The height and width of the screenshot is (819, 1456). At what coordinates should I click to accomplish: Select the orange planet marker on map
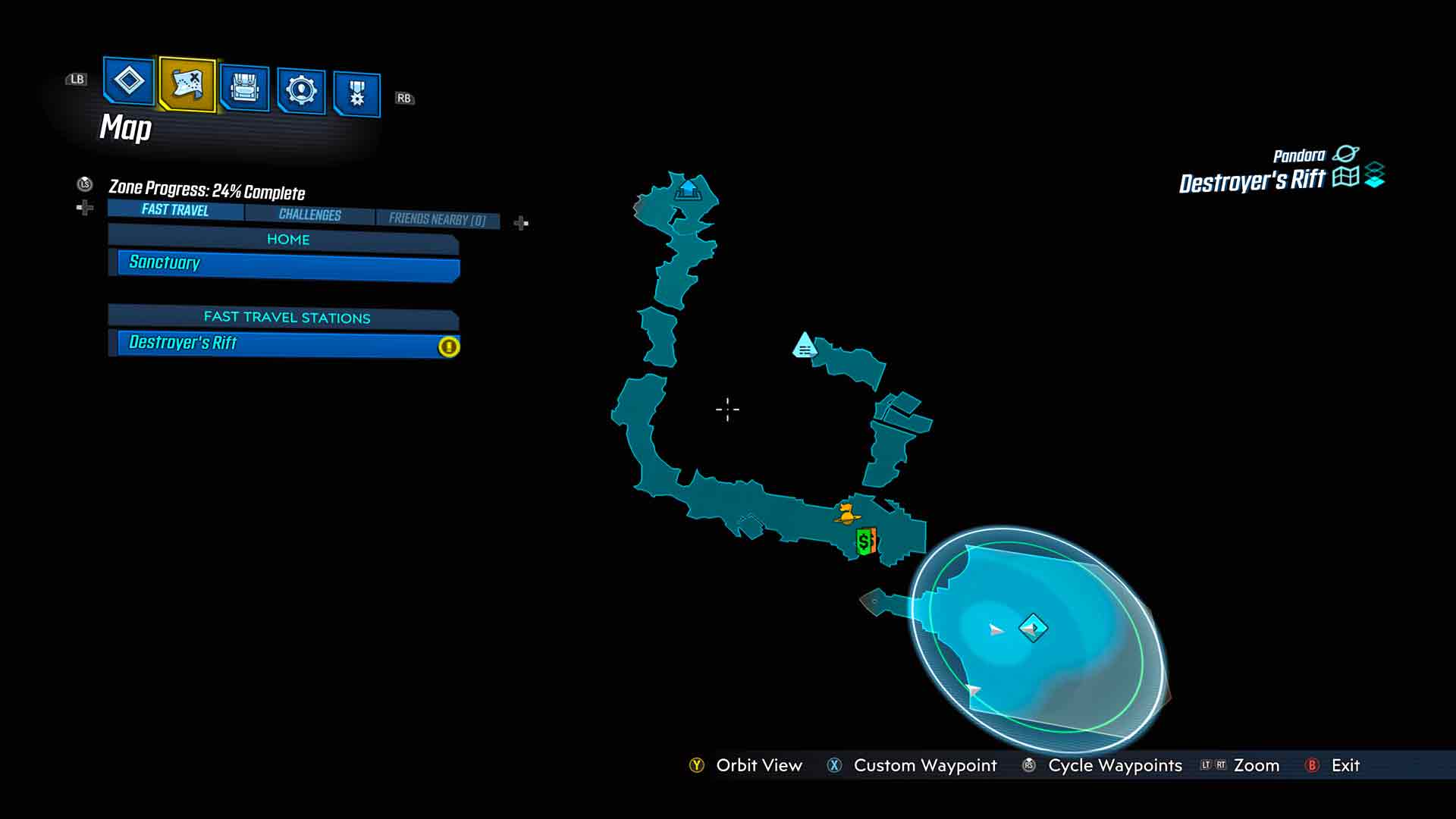846,514
